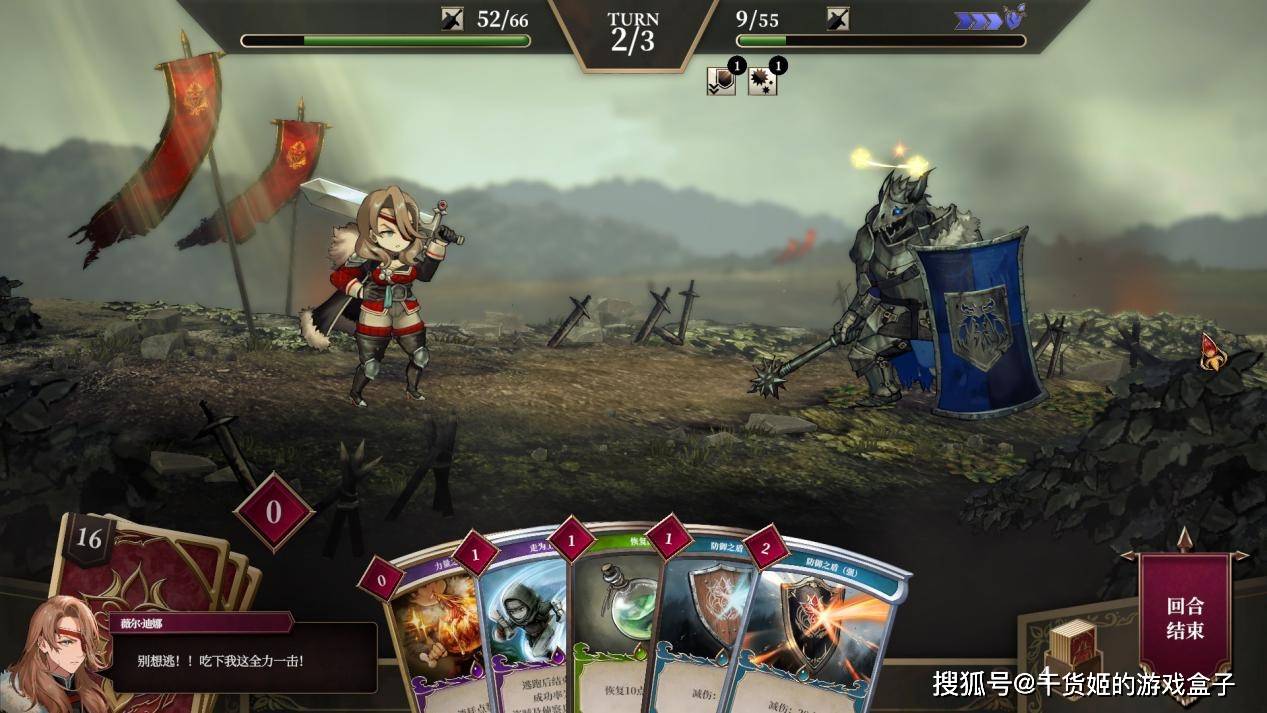Inspect the enemy's spiky burst status icon
Screen dimensions: 1267x713
[x=763, y=81]
